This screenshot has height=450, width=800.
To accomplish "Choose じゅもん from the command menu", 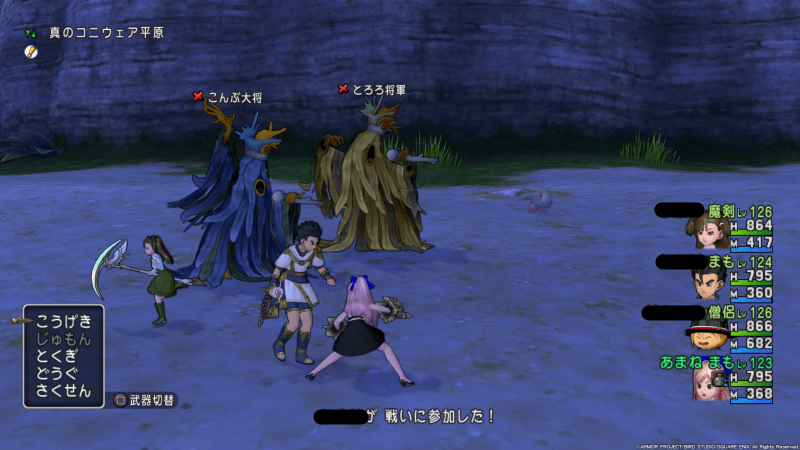I will [x=64, y=339].
